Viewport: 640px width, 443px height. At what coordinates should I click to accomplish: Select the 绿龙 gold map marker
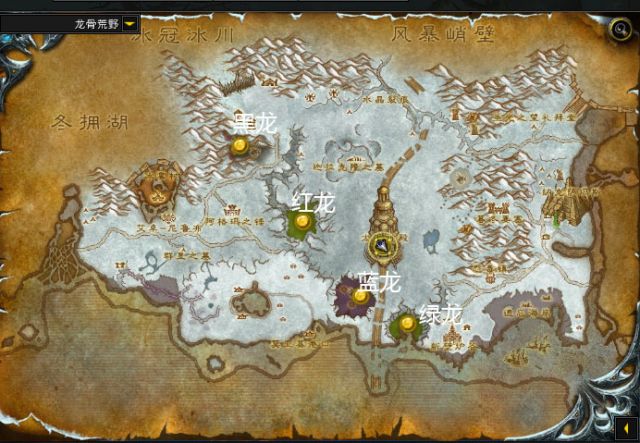pos(407,323)
